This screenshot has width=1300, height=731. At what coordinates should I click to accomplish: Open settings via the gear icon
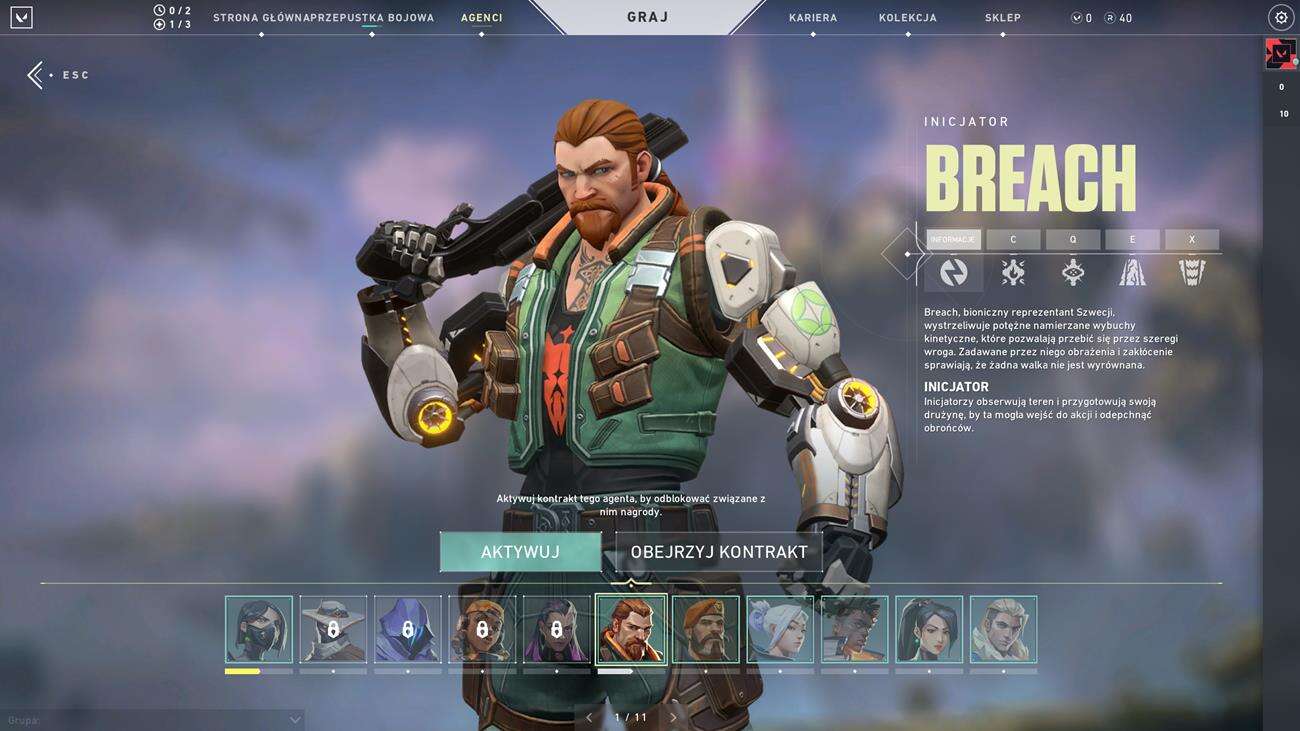click(x=1280, y=18)
